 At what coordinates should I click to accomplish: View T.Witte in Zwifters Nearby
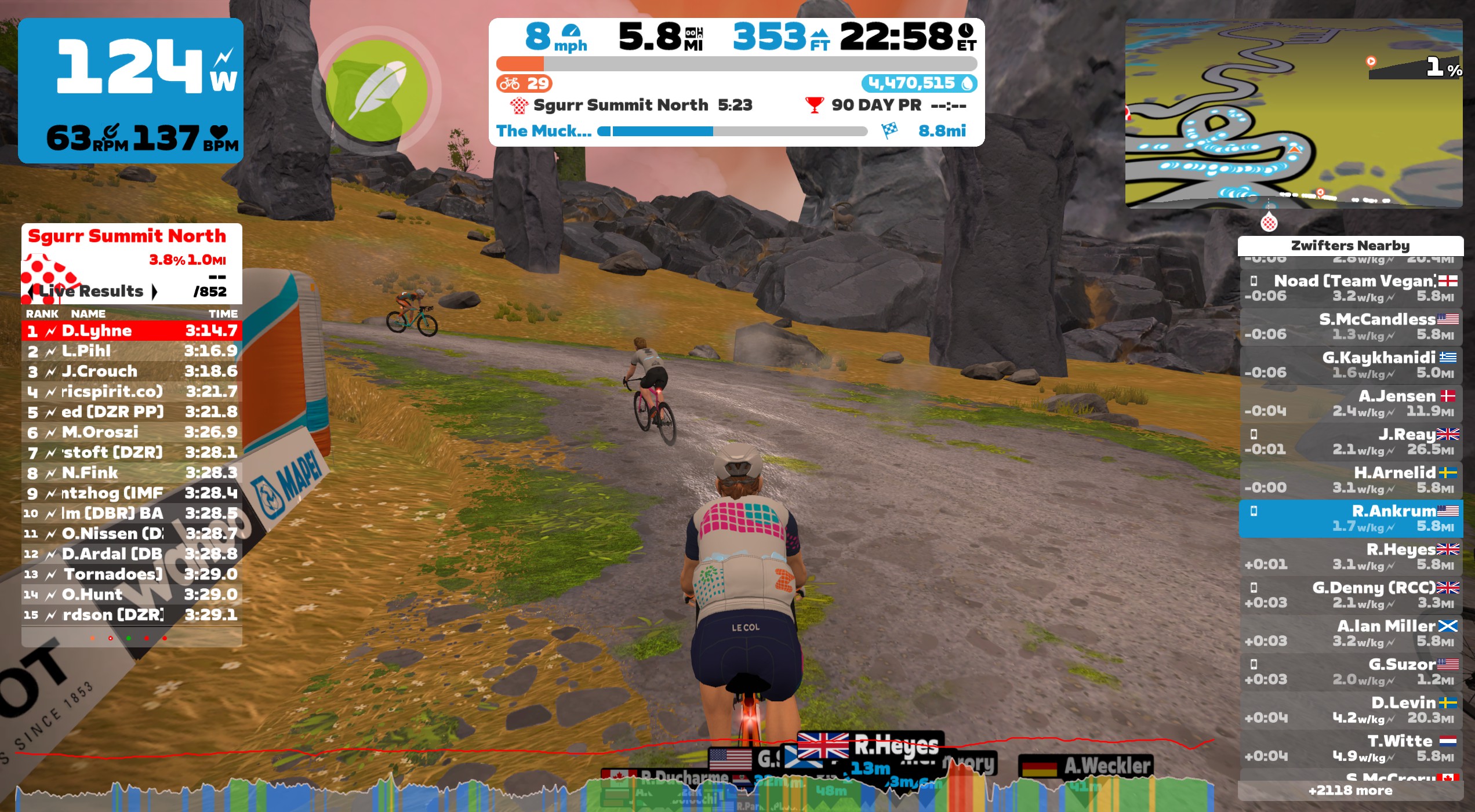(1350, 748)
